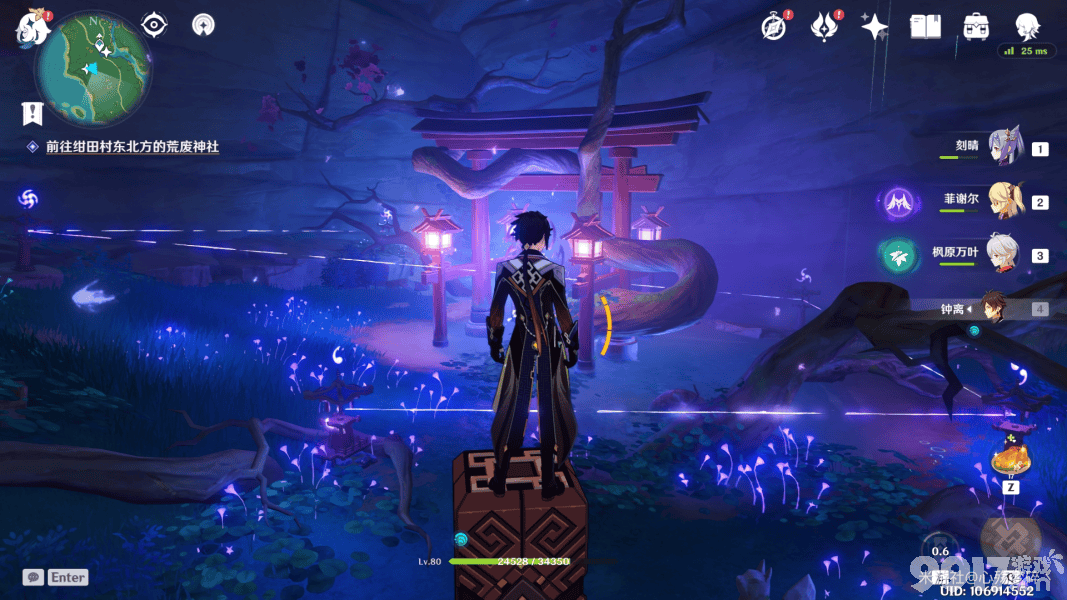Open the compass adventure icon
The image size is (1067, 600).
pos(773,26)
